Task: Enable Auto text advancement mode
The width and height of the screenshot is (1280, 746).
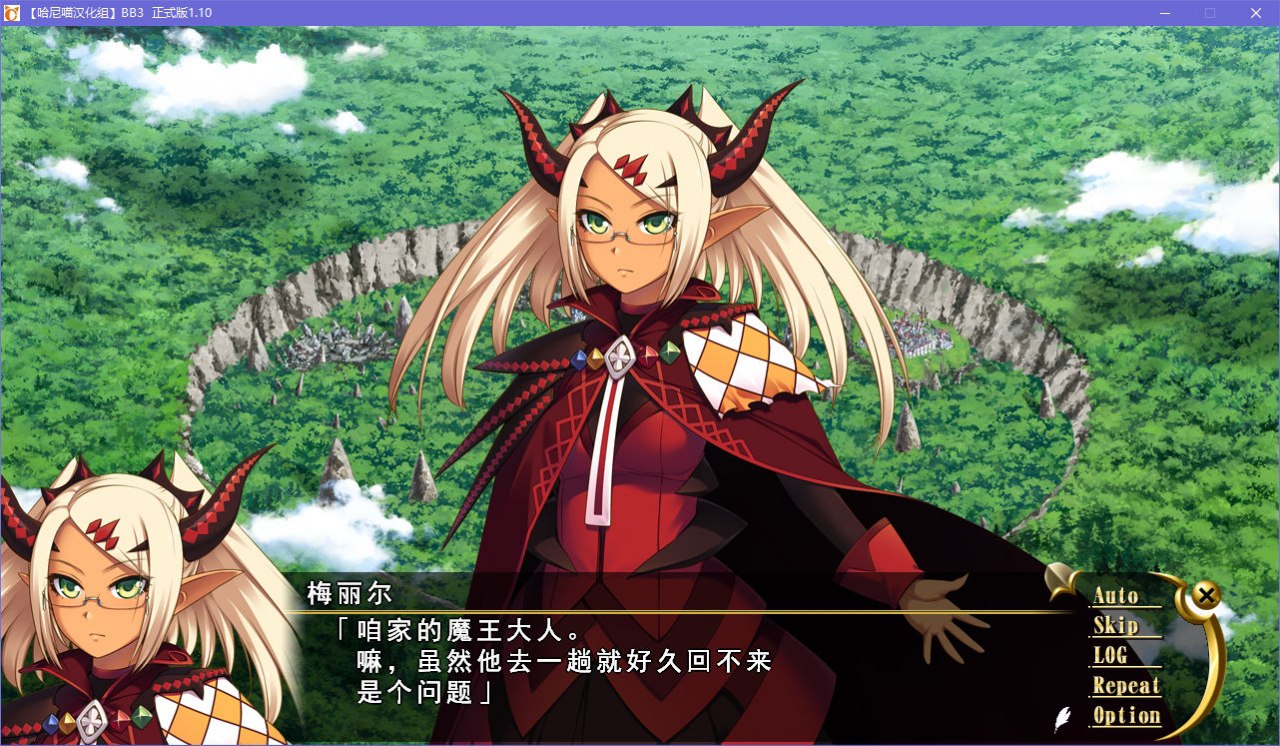Action: (1117, 596)
